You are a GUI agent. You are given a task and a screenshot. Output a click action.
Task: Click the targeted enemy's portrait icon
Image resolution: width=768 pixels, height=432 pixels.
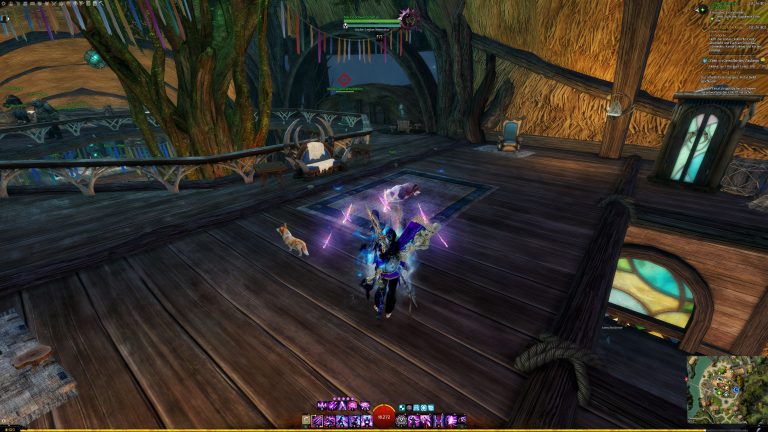tap(409, 17)
